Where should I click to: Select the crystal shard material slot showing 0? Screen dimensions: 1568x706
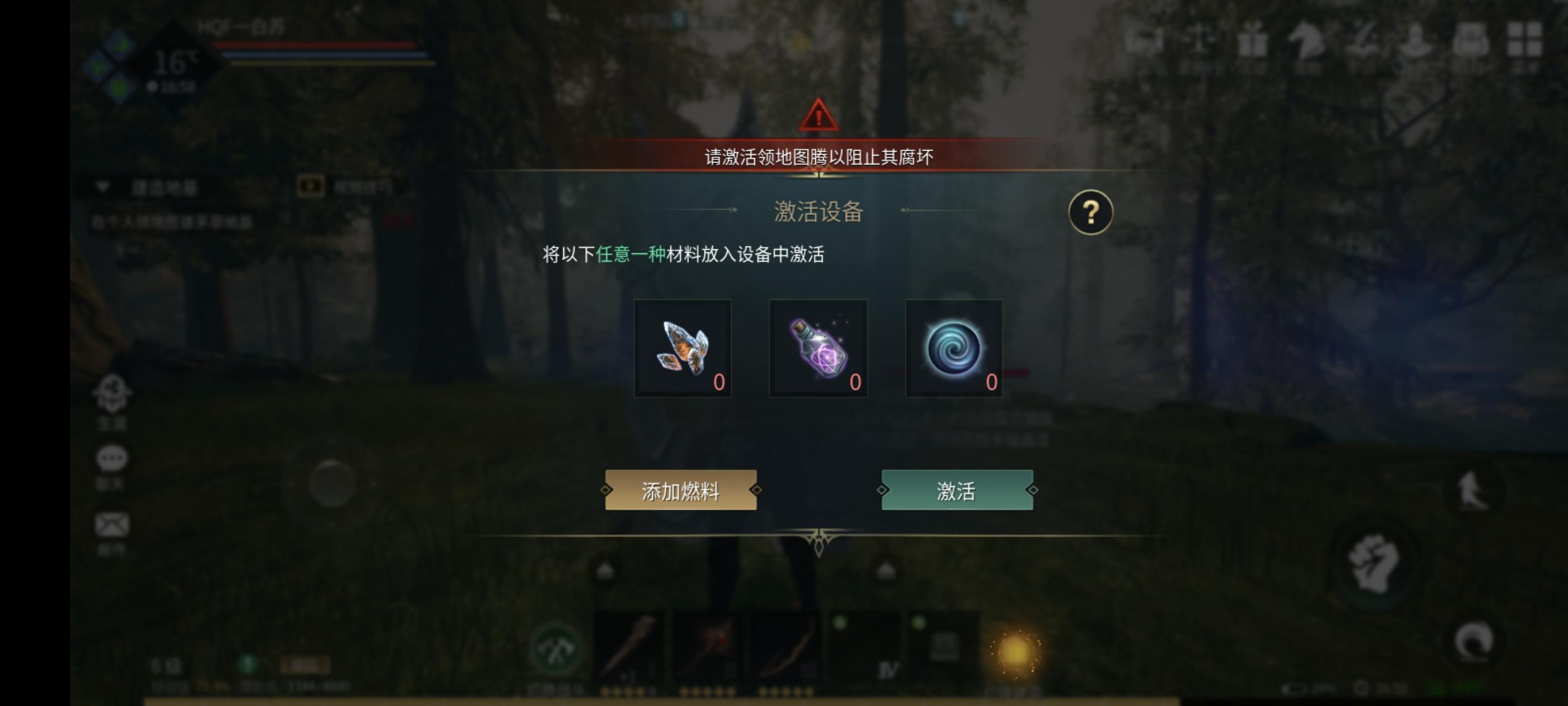pos(683,349)
